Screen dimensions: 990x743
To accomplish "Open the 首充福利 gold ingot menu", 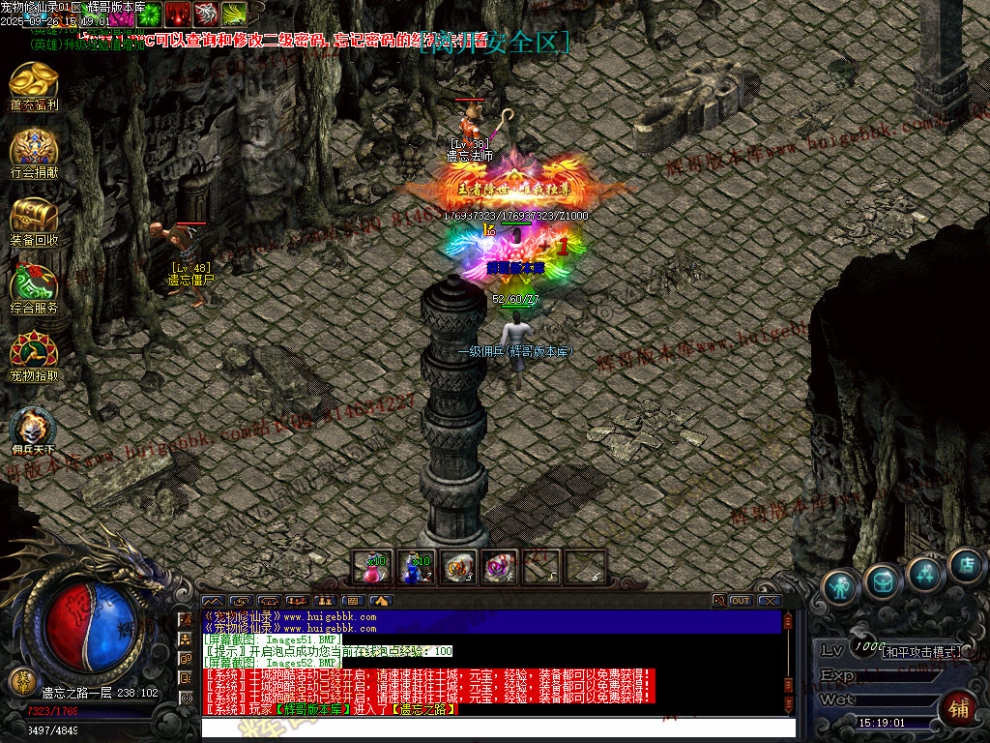I will click(x=34, y=83).
